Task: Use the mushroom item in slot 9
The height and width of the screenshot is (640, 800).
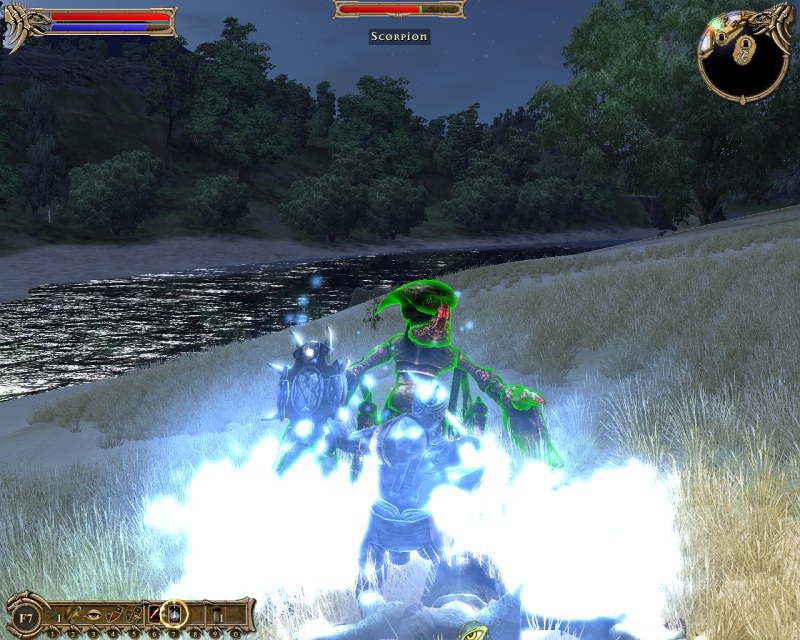Action: [214, 612]
